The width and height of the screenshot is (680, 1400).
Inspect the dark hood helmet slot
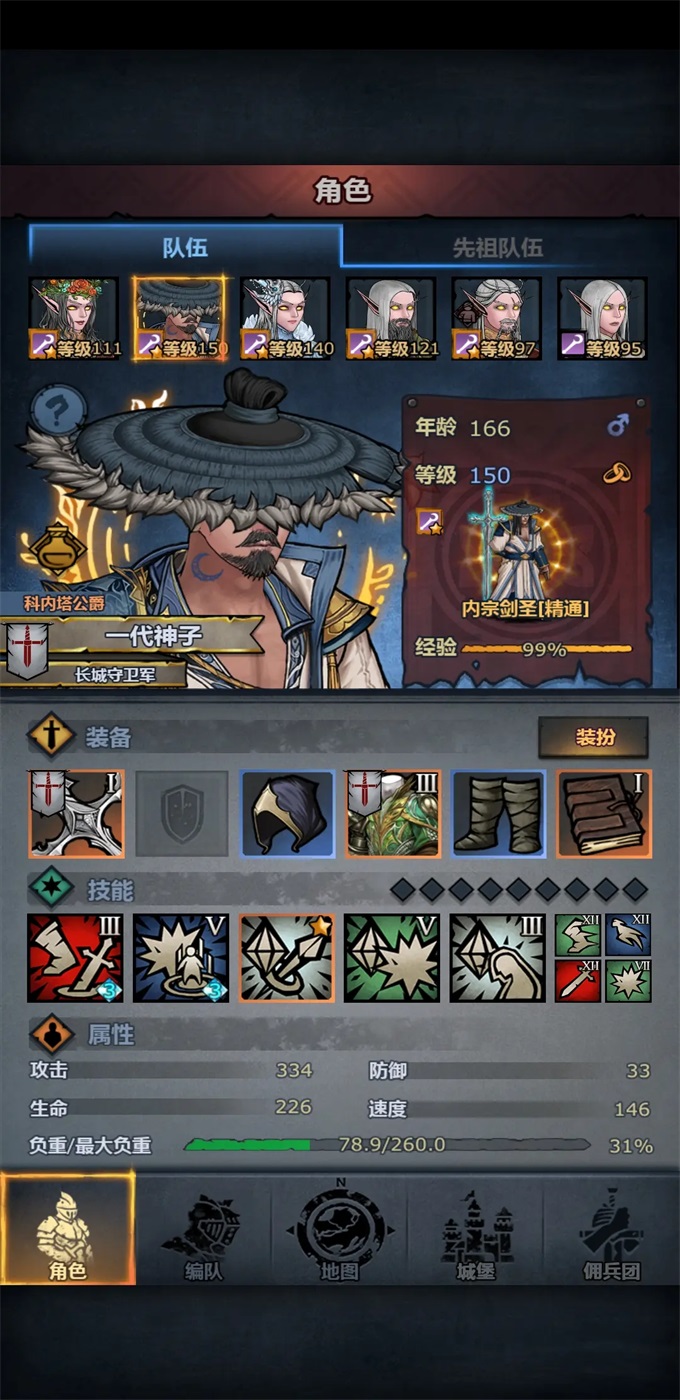pos(287,814)
